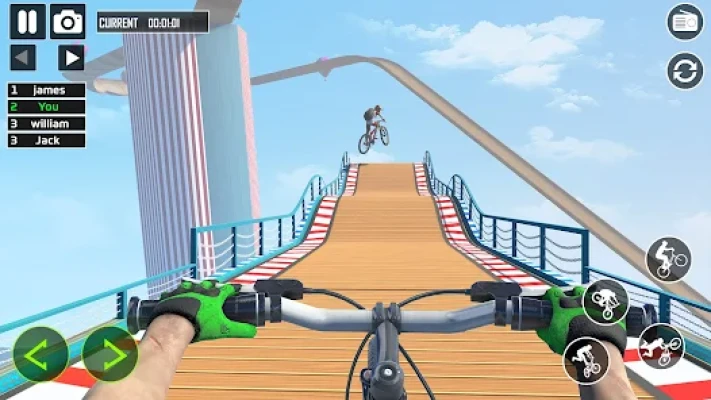Tap the camera screenshot button
This screenshot has width=711, height=400.
(x=68, y=21)
